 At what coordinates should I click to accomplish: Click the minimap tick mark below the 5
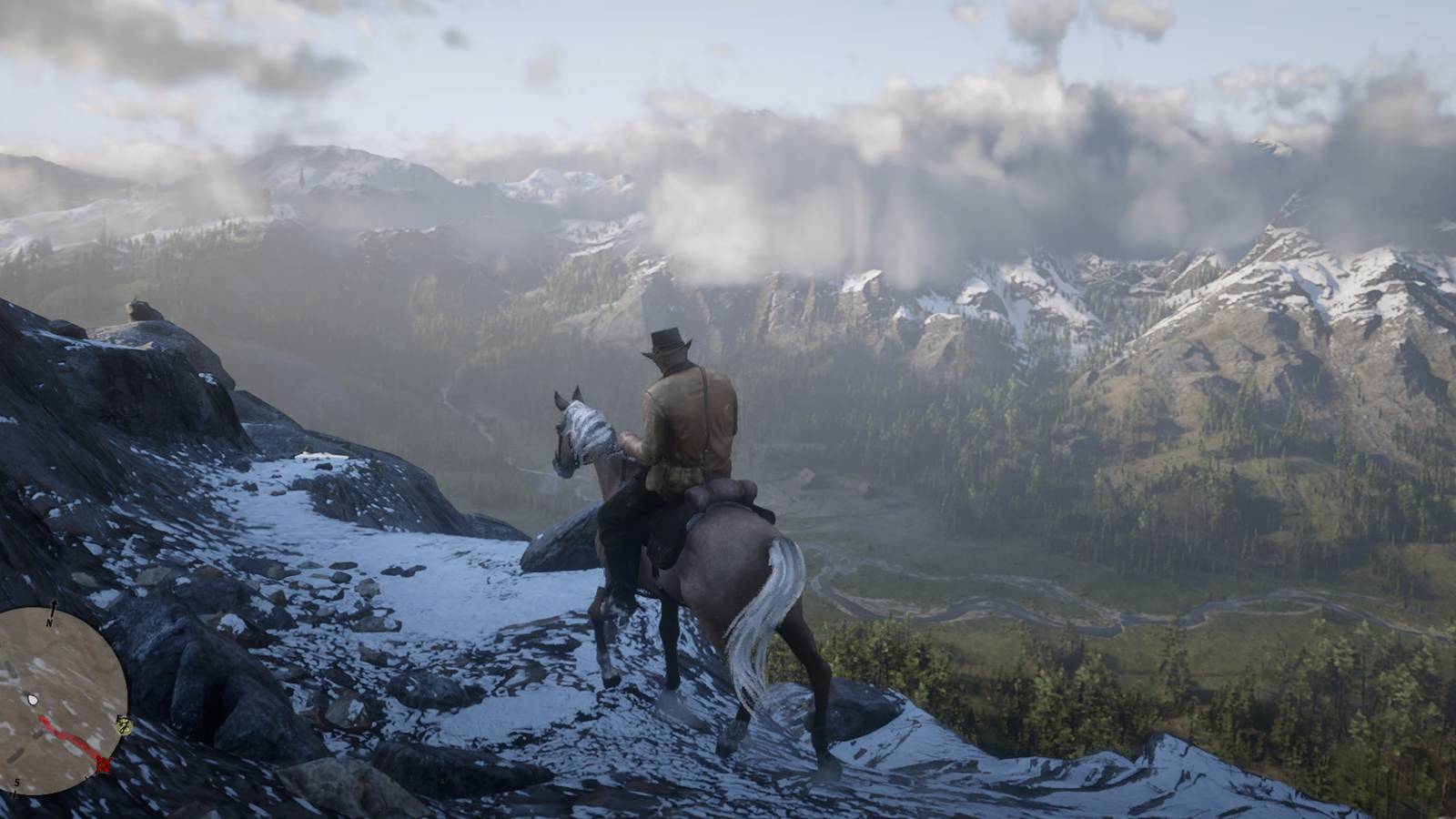14,794
